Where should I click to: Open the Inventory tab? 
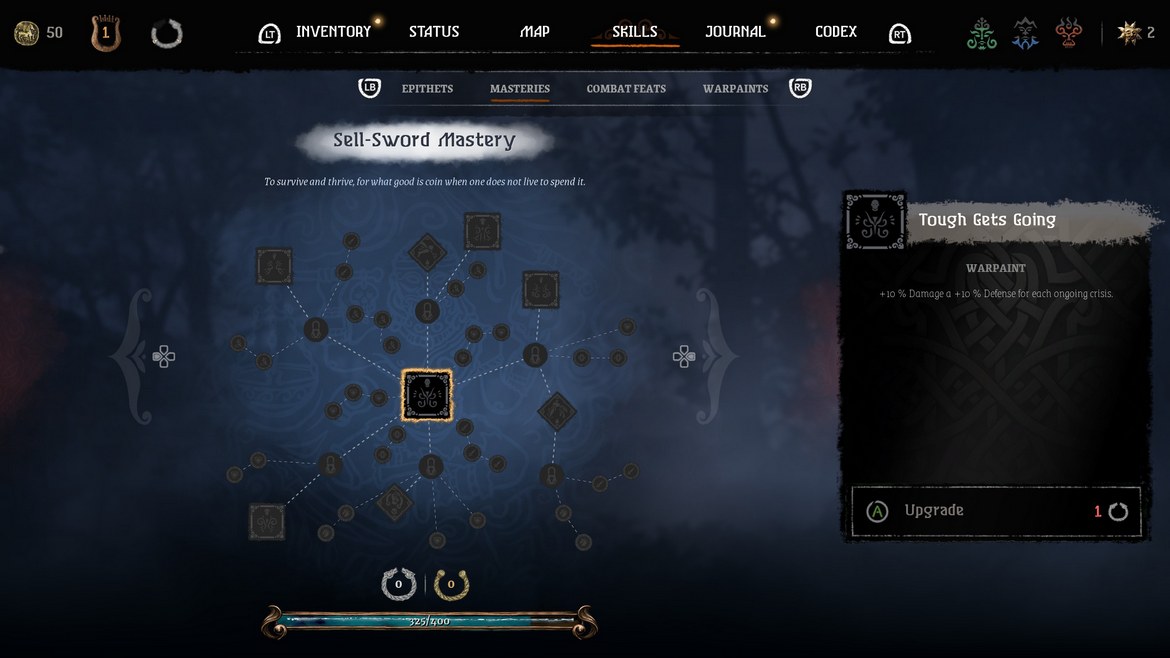(x=333, y=32)
